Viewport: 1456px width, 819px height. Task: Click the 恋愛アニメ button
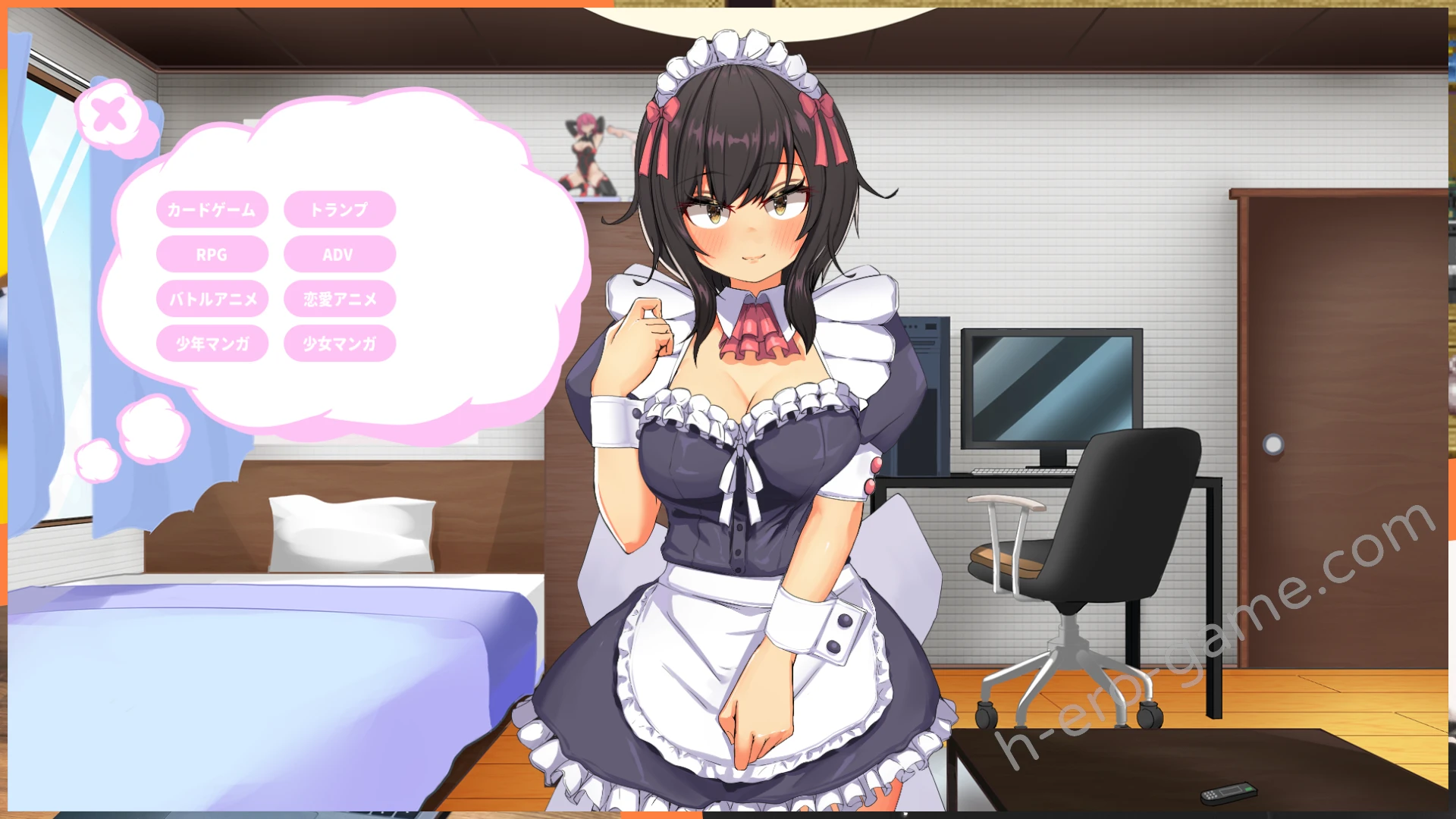[x=339, y=299]
